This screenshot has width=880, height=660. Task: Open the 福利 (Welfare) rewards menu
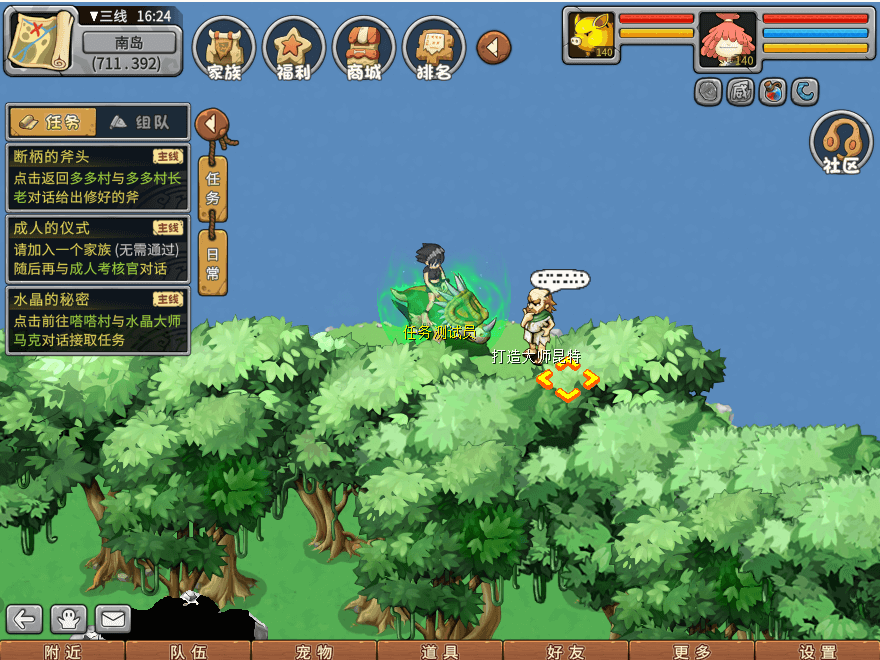(294, 48)
